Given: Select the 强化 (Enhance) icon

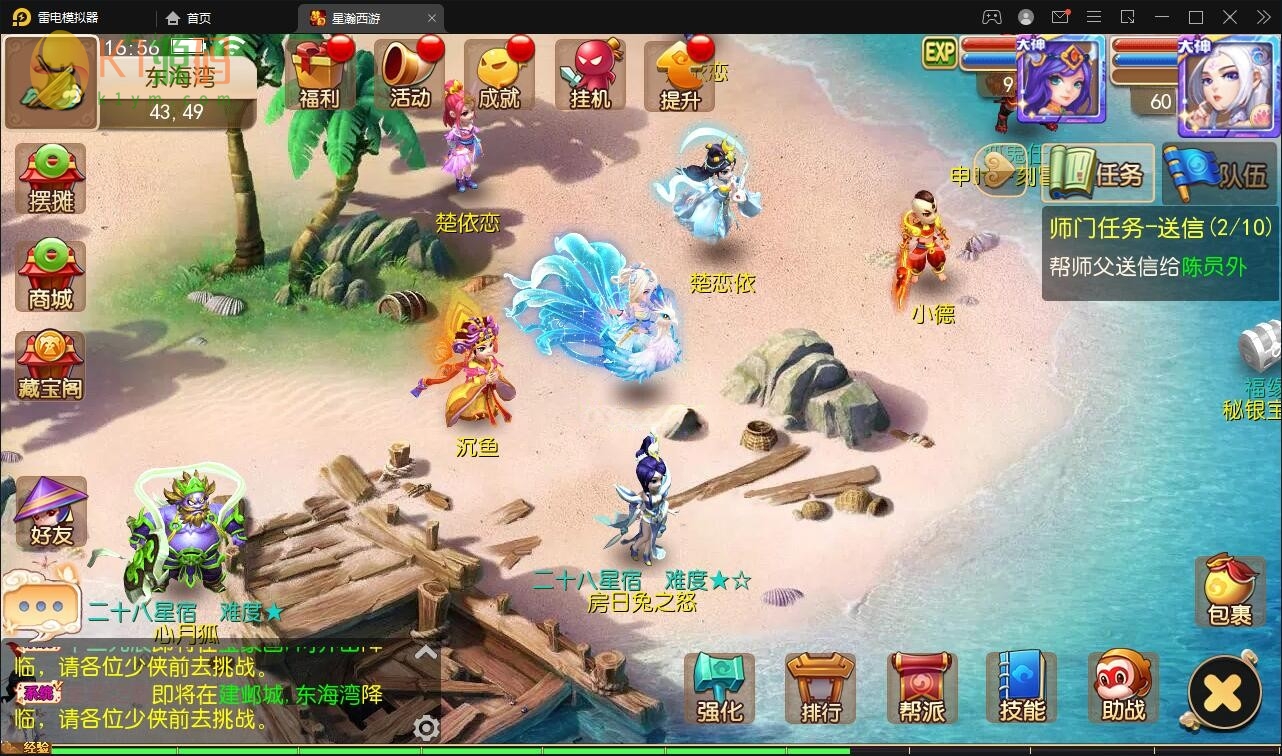Looking at the screenshot, I should 718,687.
